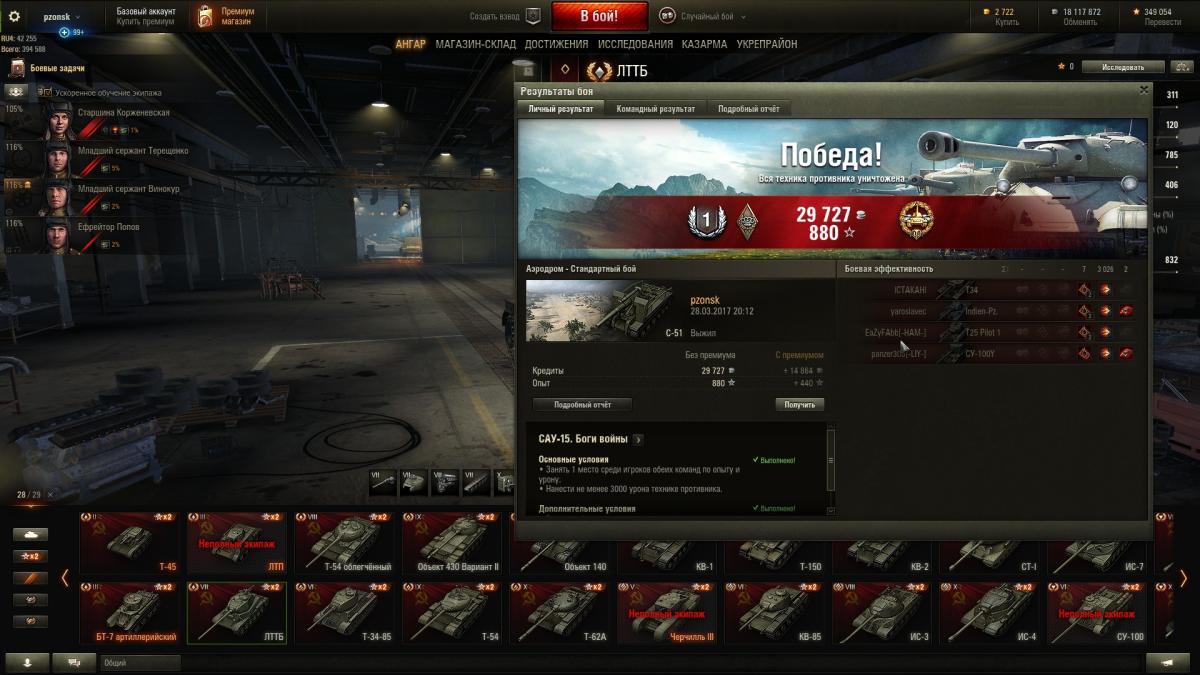Switch to the Командный результат tab
The width and height of the screenshot is (1200, 675).
coord(656,108)
